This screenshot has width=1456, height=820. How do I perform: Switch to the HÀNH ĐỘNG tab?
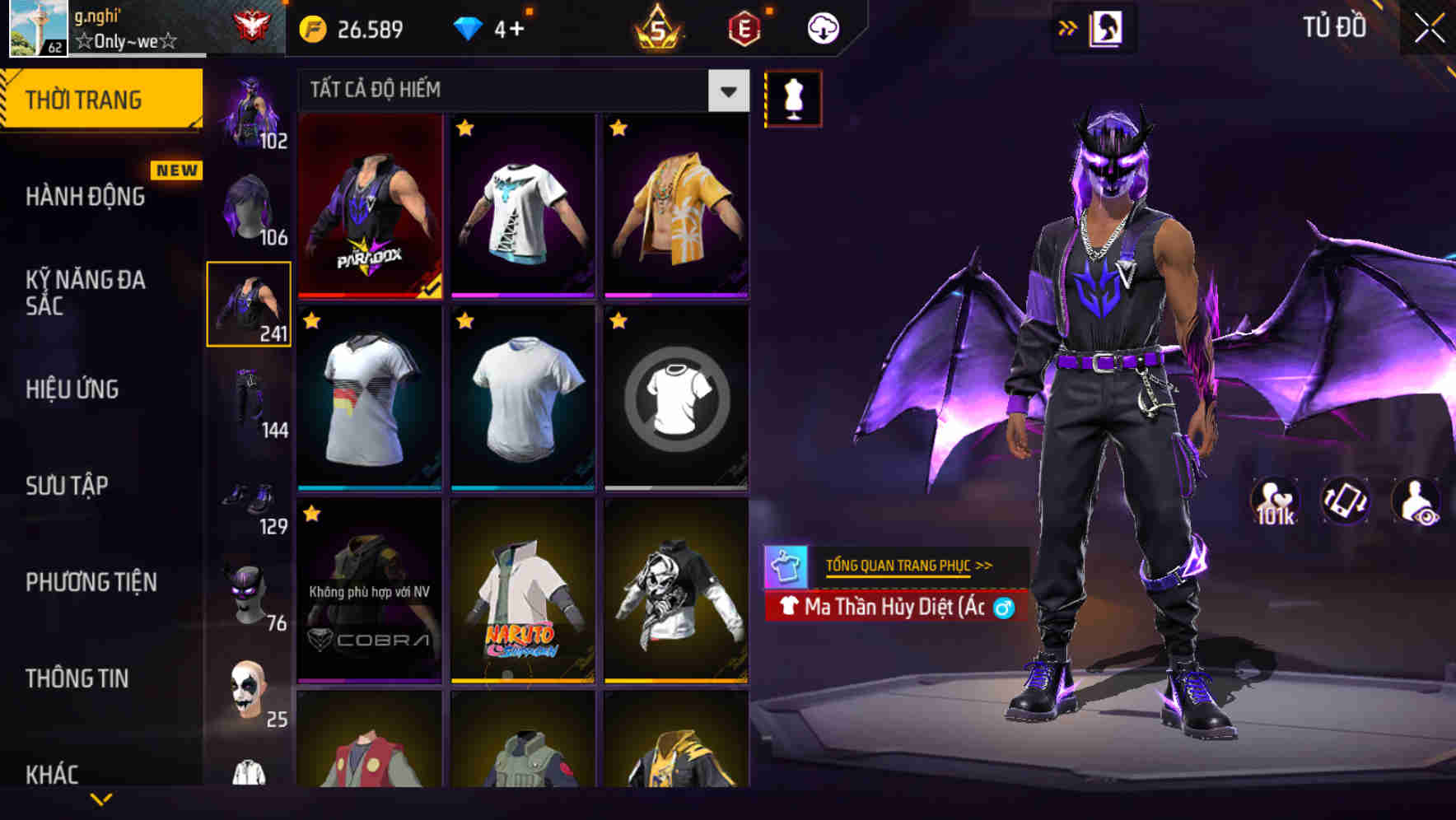click(x=86, y=196)
